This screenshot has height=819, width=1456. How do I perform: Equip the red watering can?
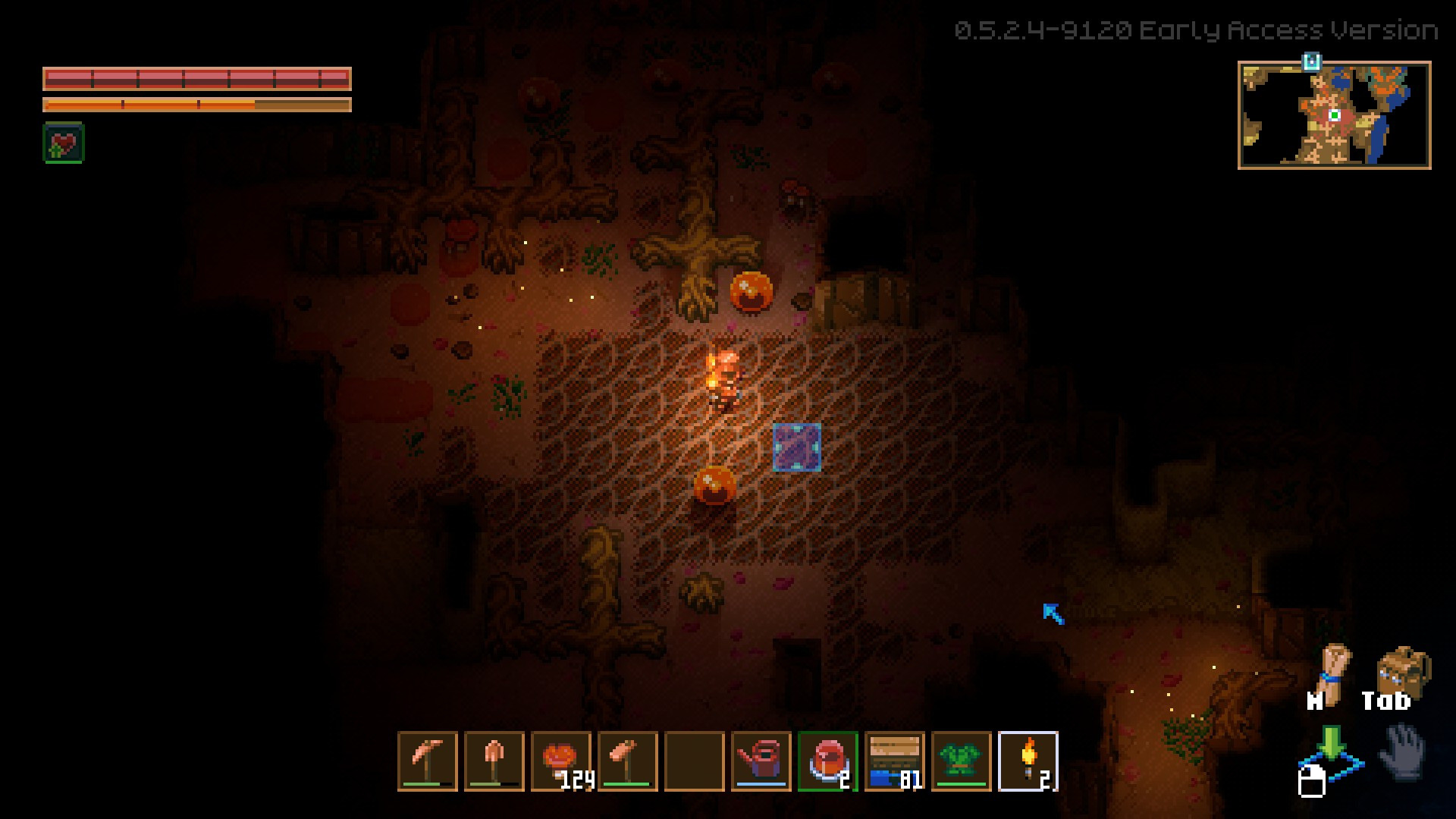pos(761,761)
